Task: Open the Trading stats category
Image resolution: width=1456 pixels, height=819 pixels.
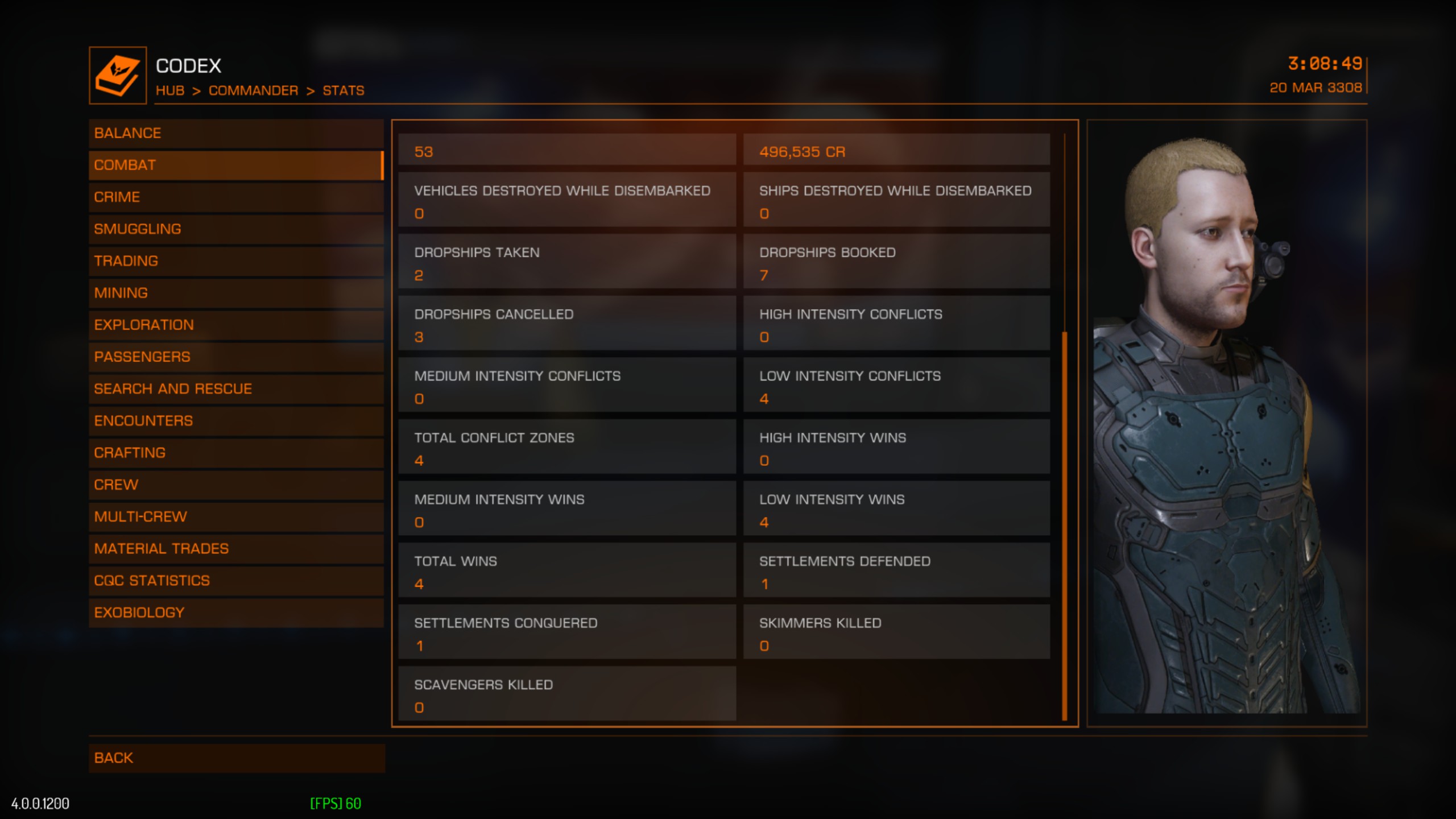Action: tap(235, 260)
